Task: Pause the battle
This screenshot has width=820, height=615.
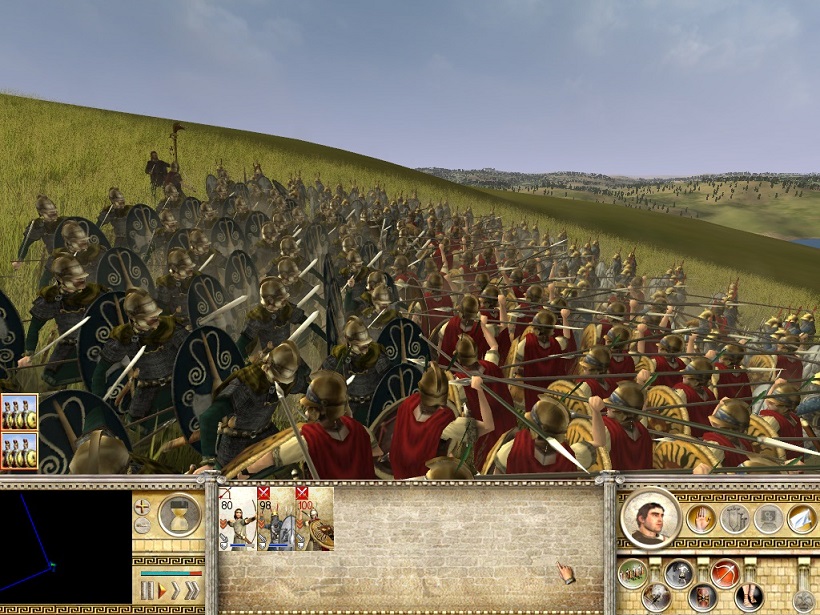Action: [x=148, y=591]
